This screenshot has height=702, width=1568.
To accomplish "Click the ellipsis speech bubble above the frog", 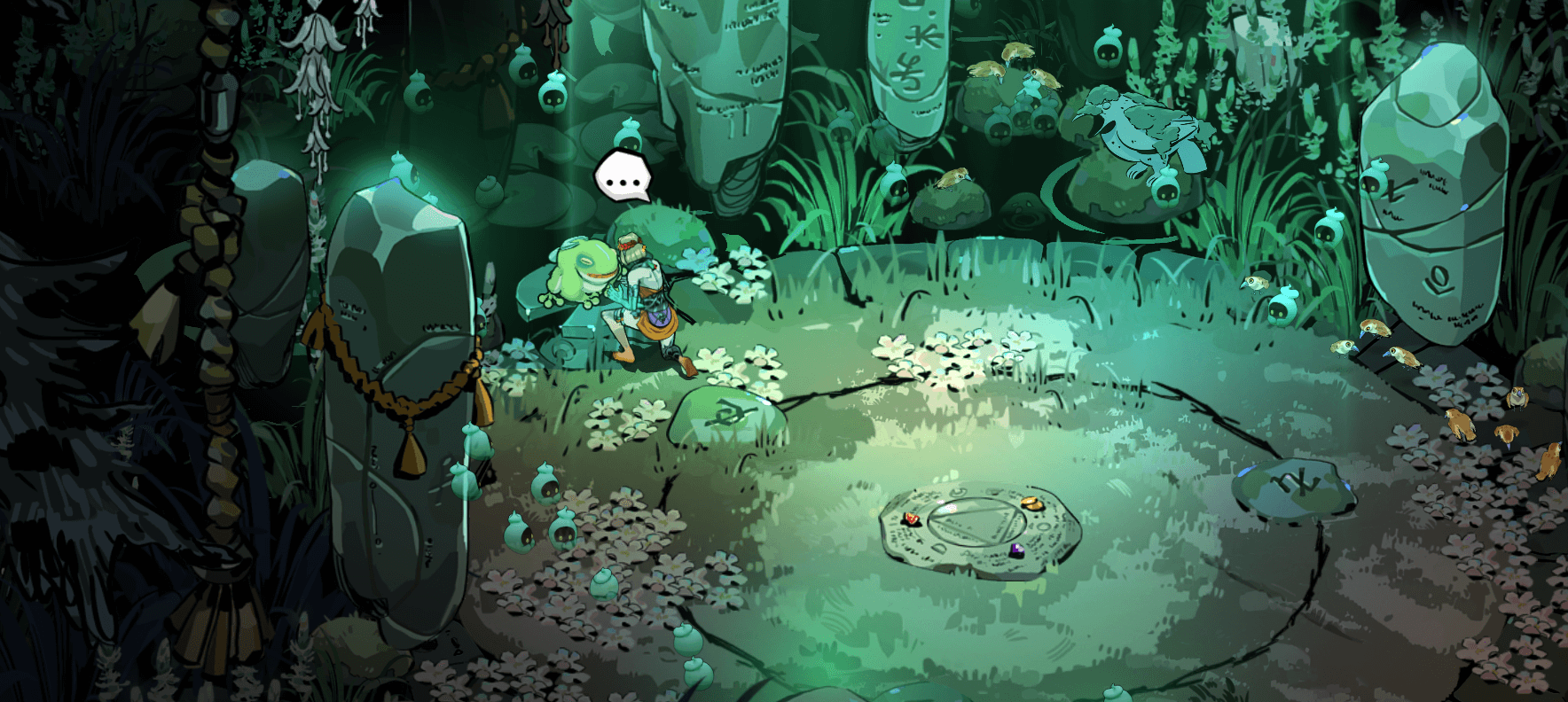I will pyautogui.click(x=623, y=177).
